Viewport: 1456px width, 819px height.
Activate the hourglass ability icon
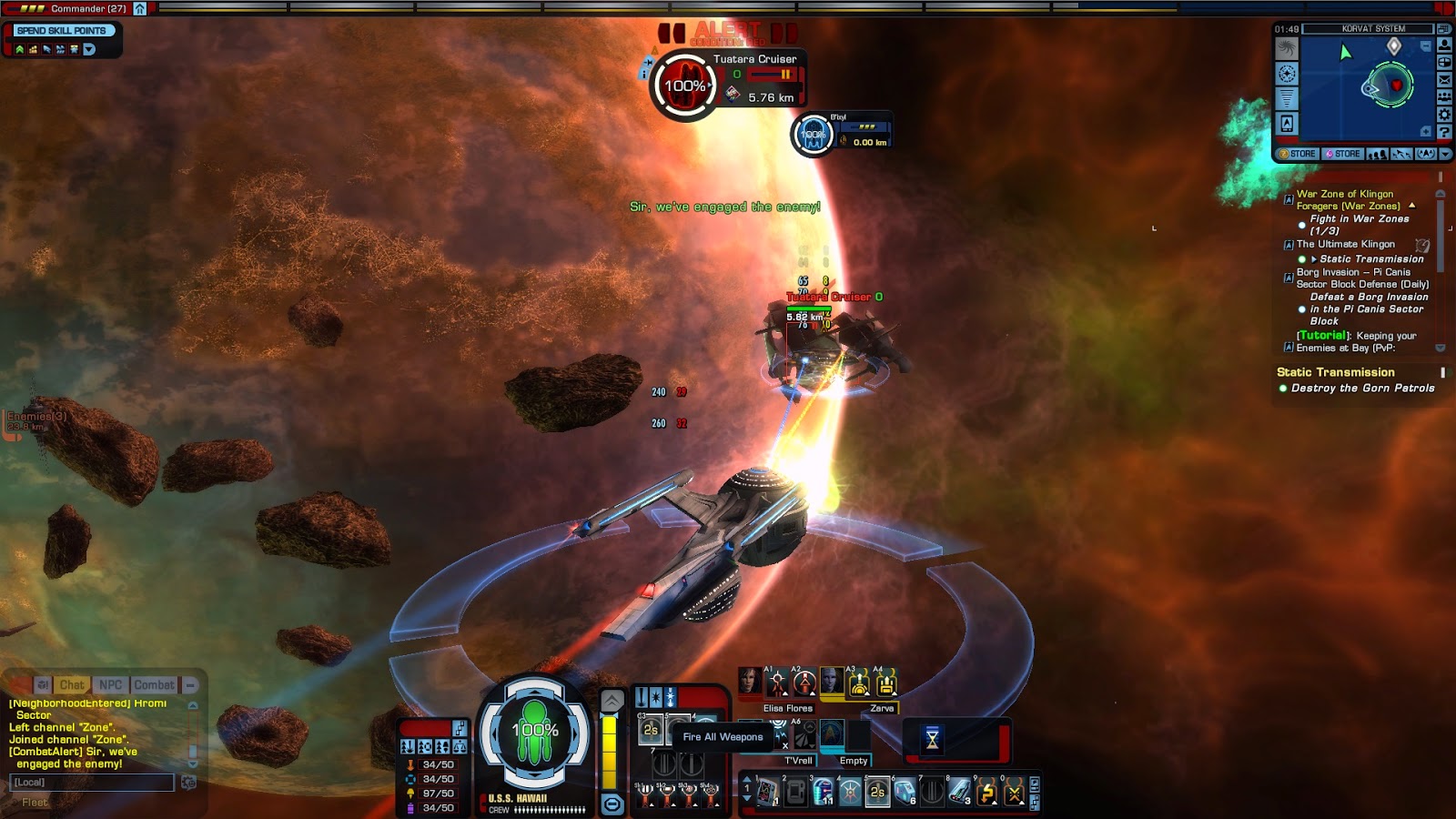click(932, 740)
